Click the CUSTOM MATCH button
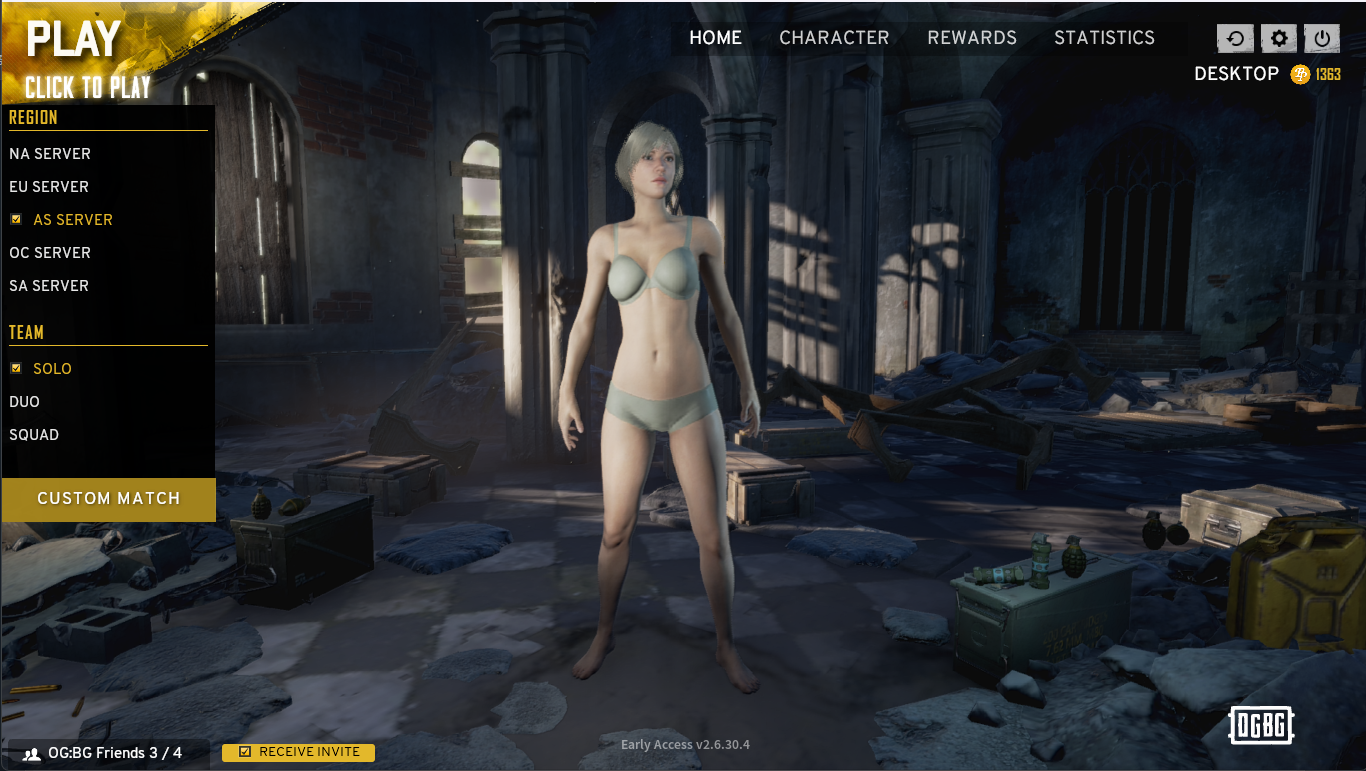Screen dimensions: 1366x771 (x=108, y=498)
